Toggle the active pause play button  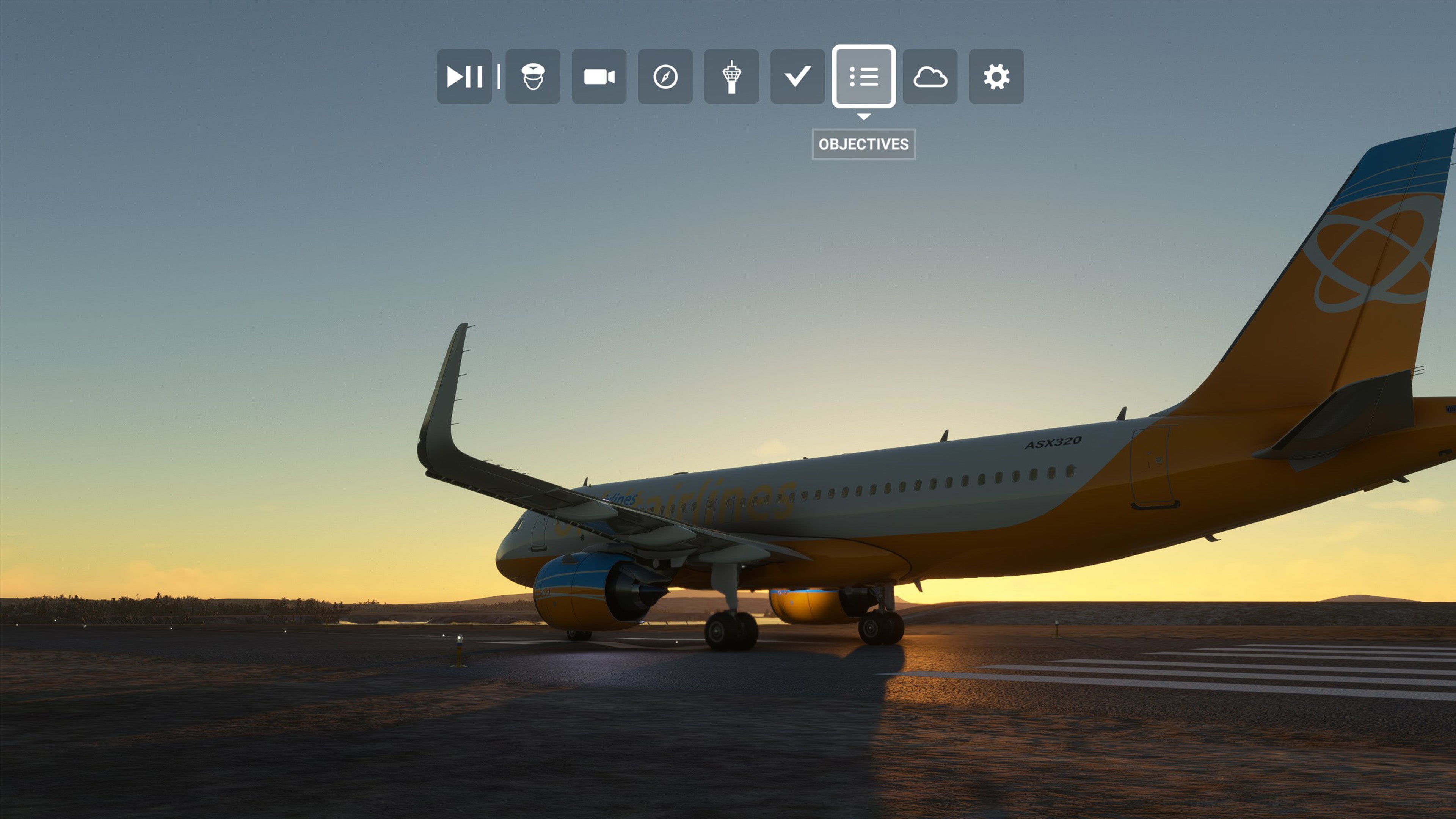tap(464, 76)
